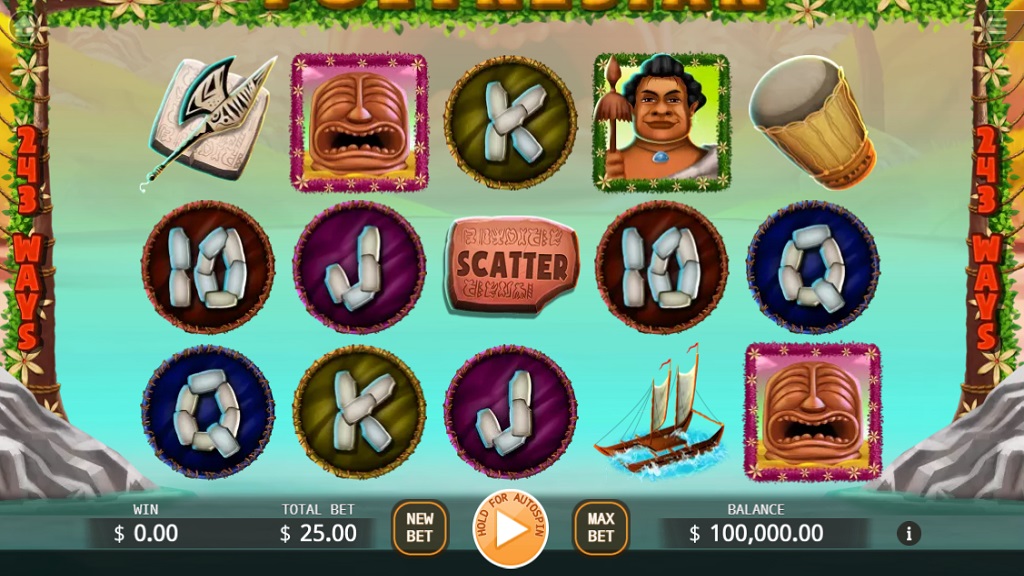Image resolution: width=1024 pixels, height=576 pixels.
Task: Open the game info with the i icon
Action: [908, 533]
